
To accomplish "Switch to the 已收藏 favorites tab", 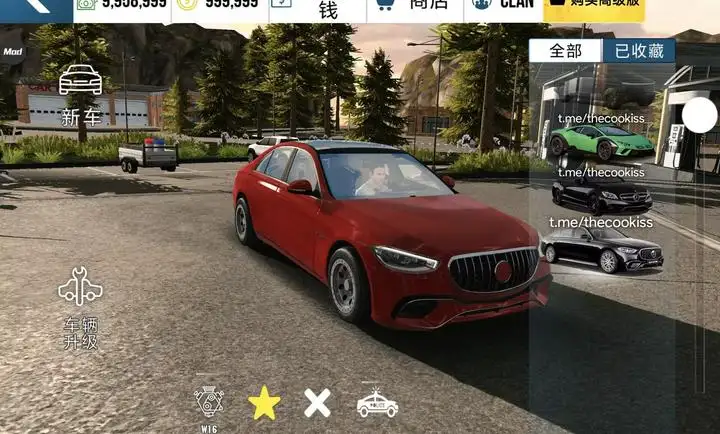I will point(638,51).
